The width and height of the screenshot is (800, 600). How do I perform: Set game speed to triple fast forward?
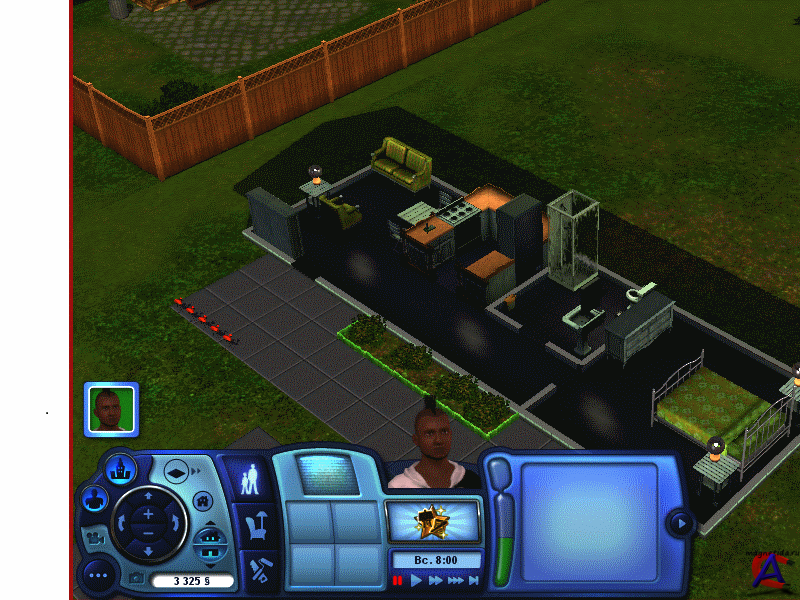(x=456, y=580)
